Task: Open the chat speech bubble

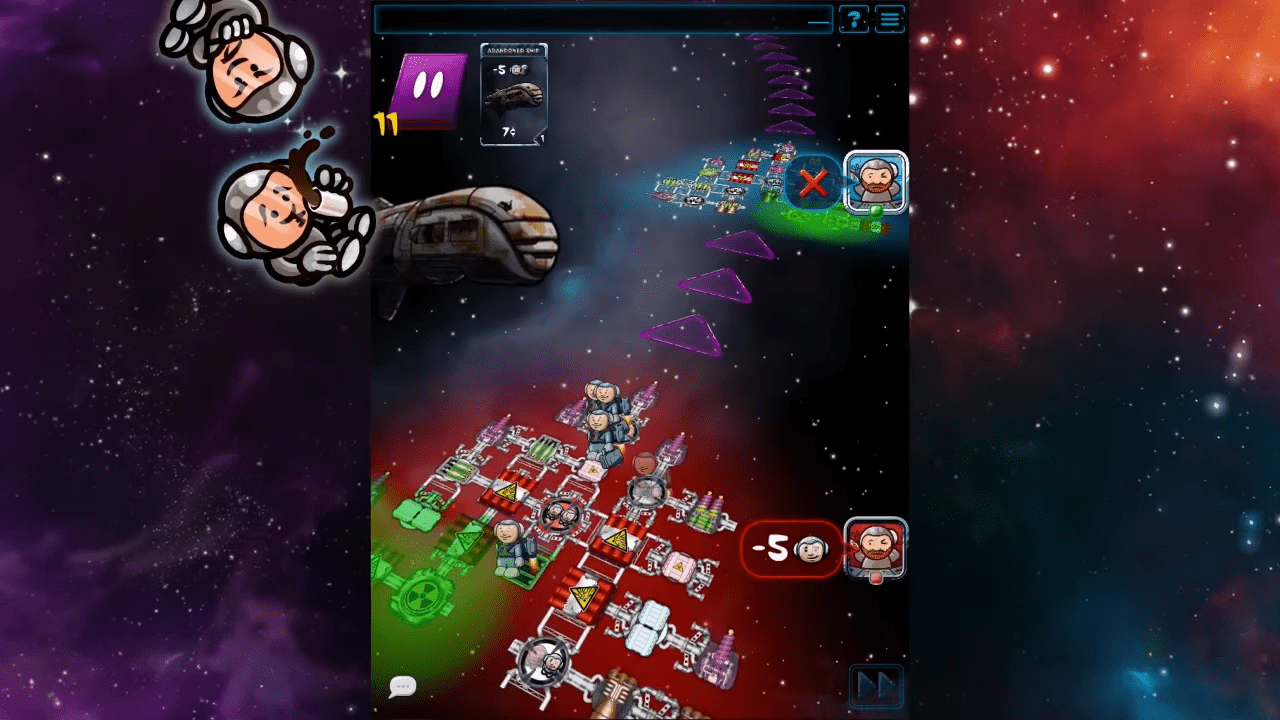Action: tap(402, 686)
